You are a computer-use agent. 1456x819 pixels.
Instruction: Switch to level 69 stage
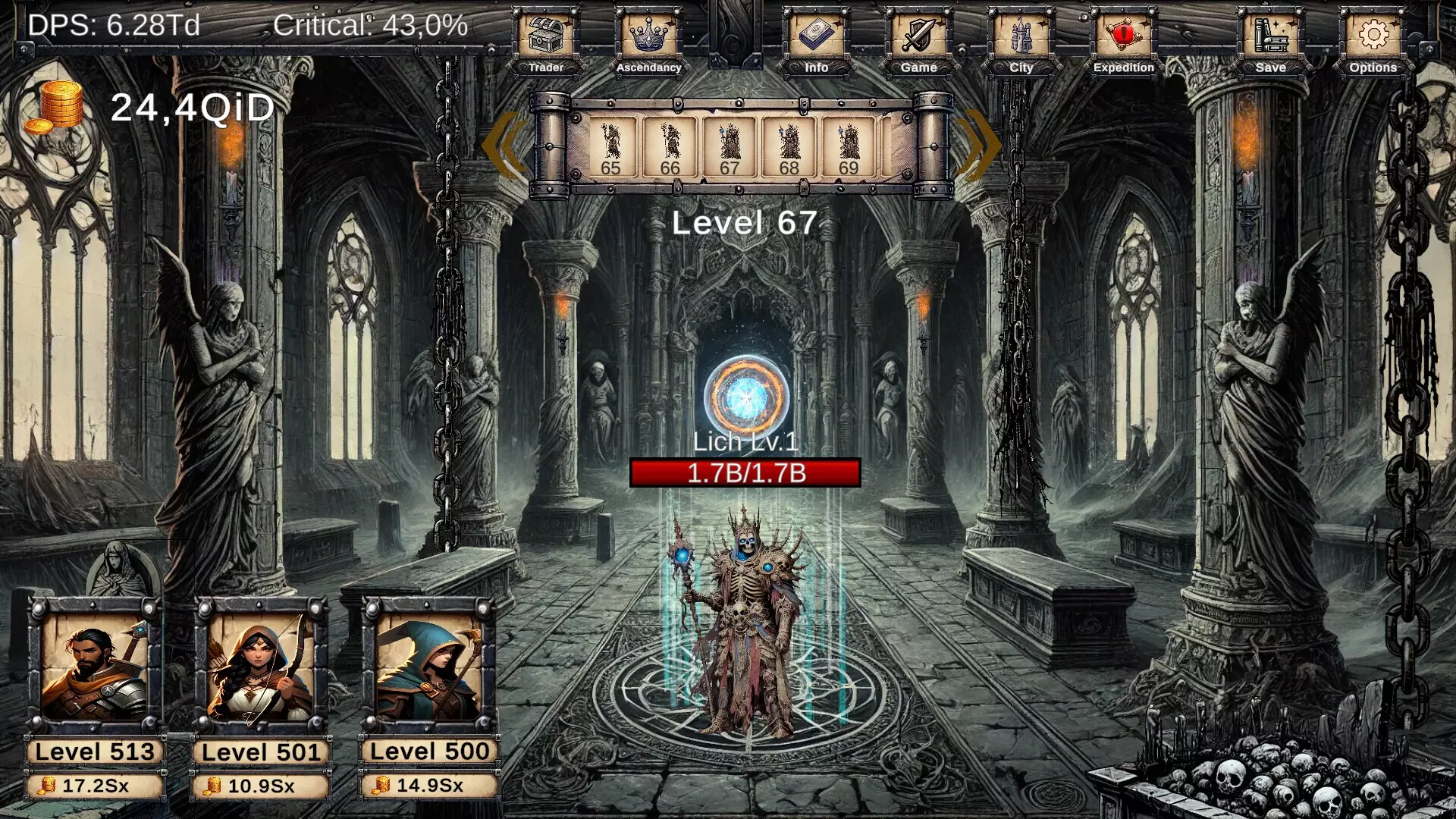[x=849, y=148]
